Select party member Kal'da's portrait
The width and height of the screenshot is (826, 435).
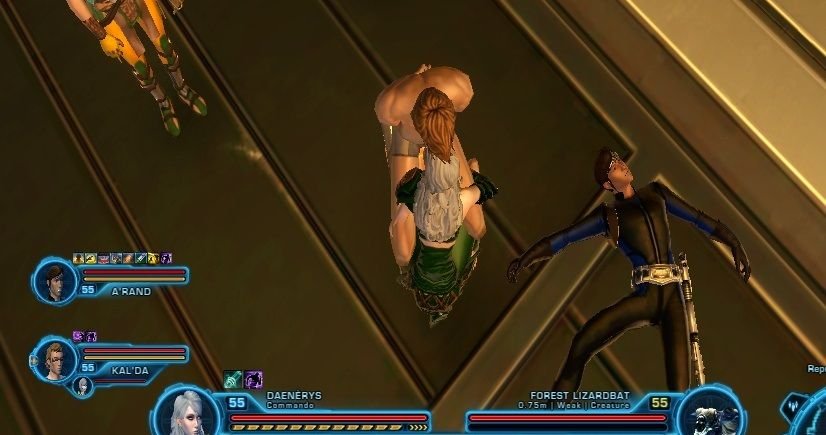(x=54, y=359)
